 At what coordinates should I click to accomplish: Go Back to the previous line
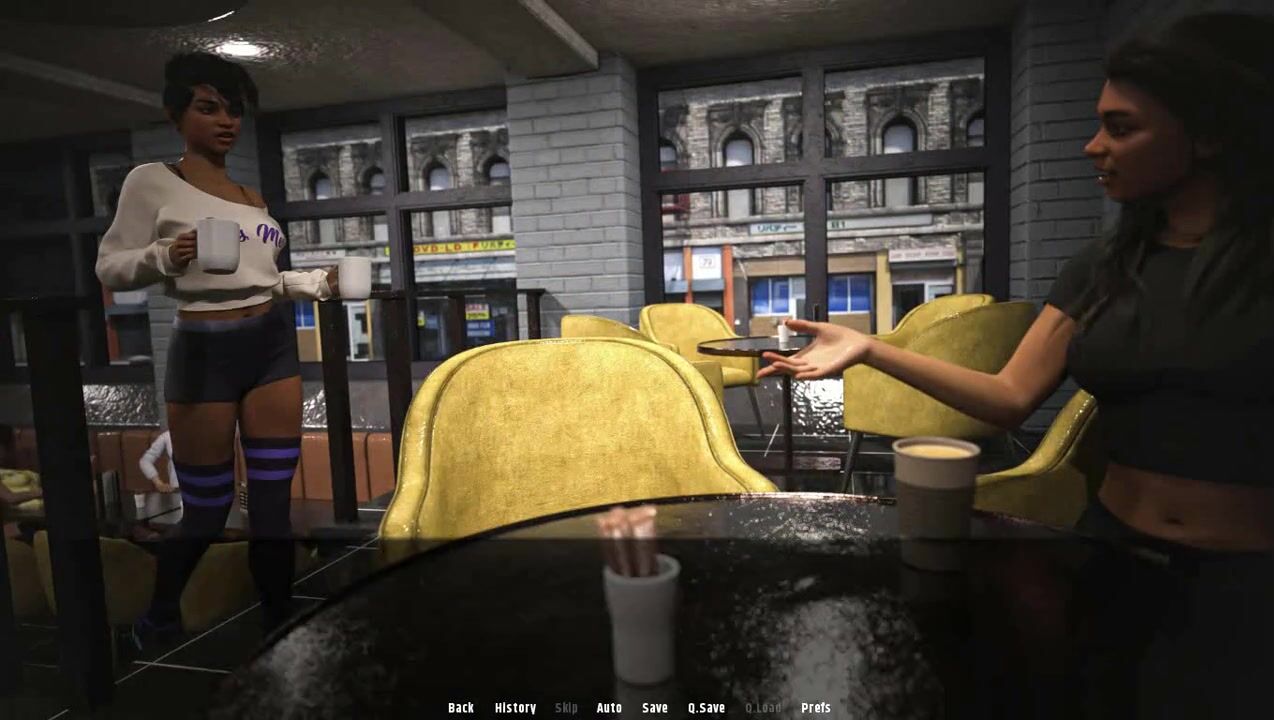coord(461,708)
